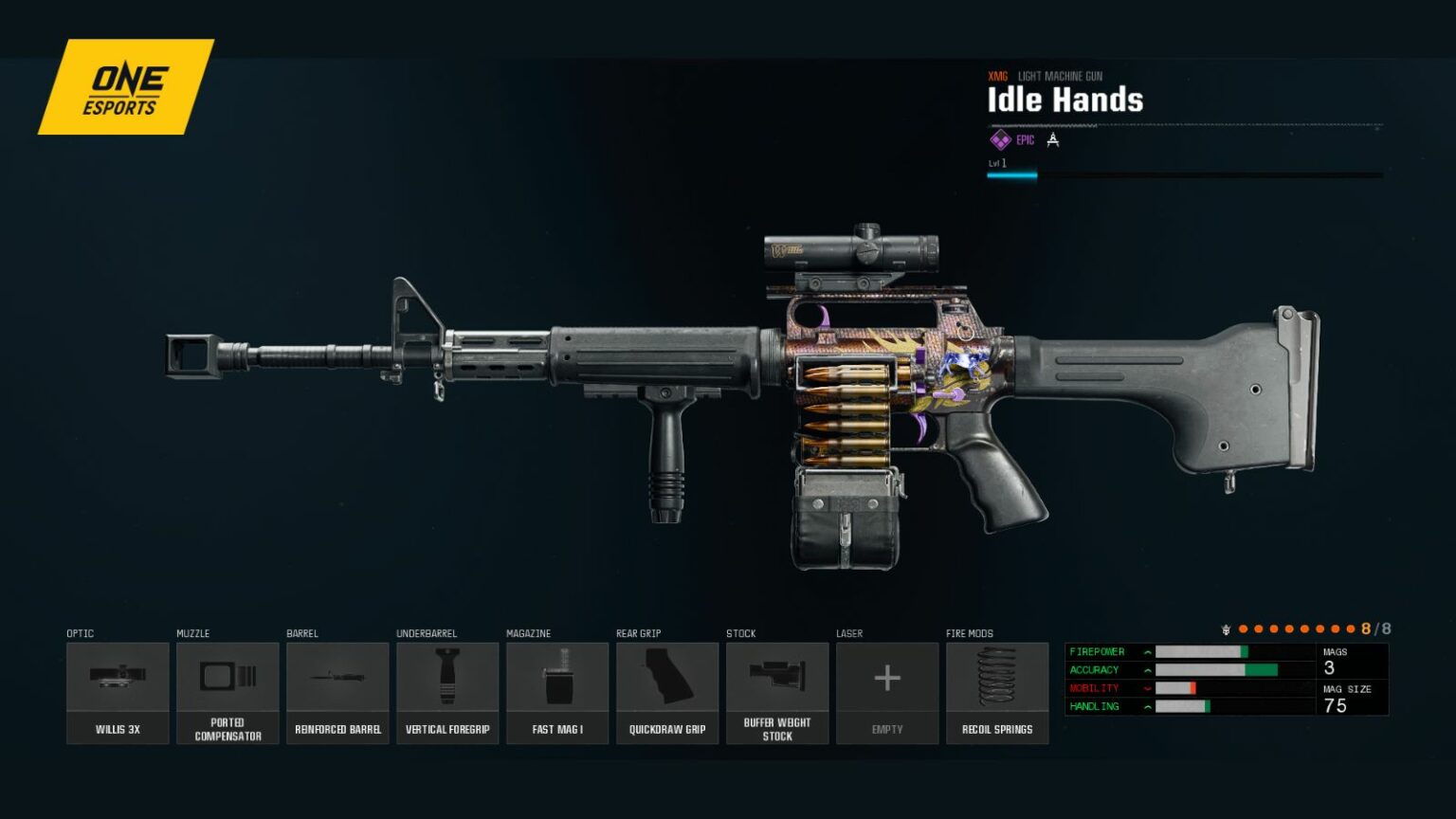Select the Reinforced Barrel attachment icon
The image size is (1456, 819).
point(337,678)
